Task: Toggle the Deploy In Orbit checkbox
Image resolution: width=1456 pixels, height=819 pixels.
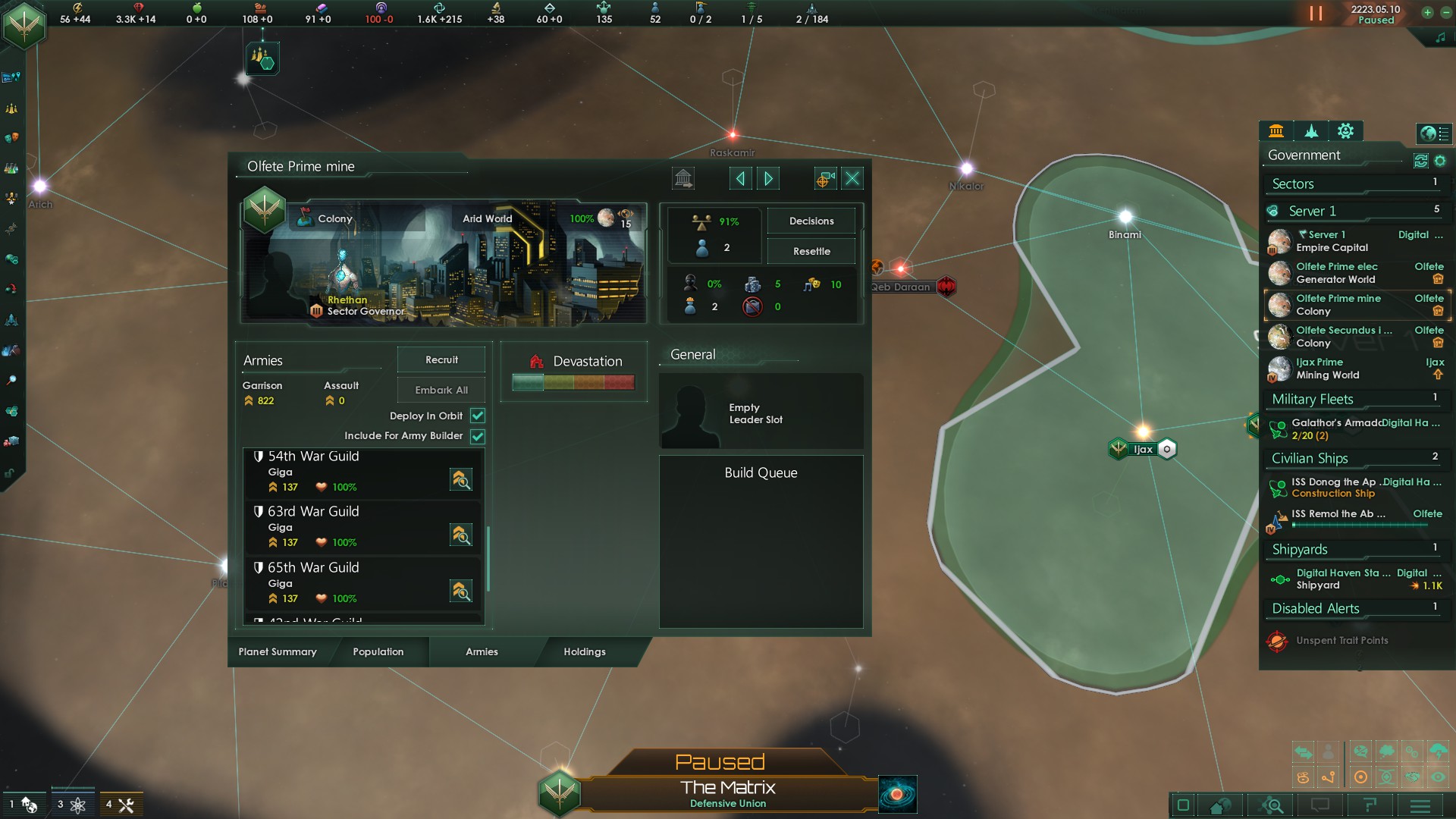Action: click(477, 416)
